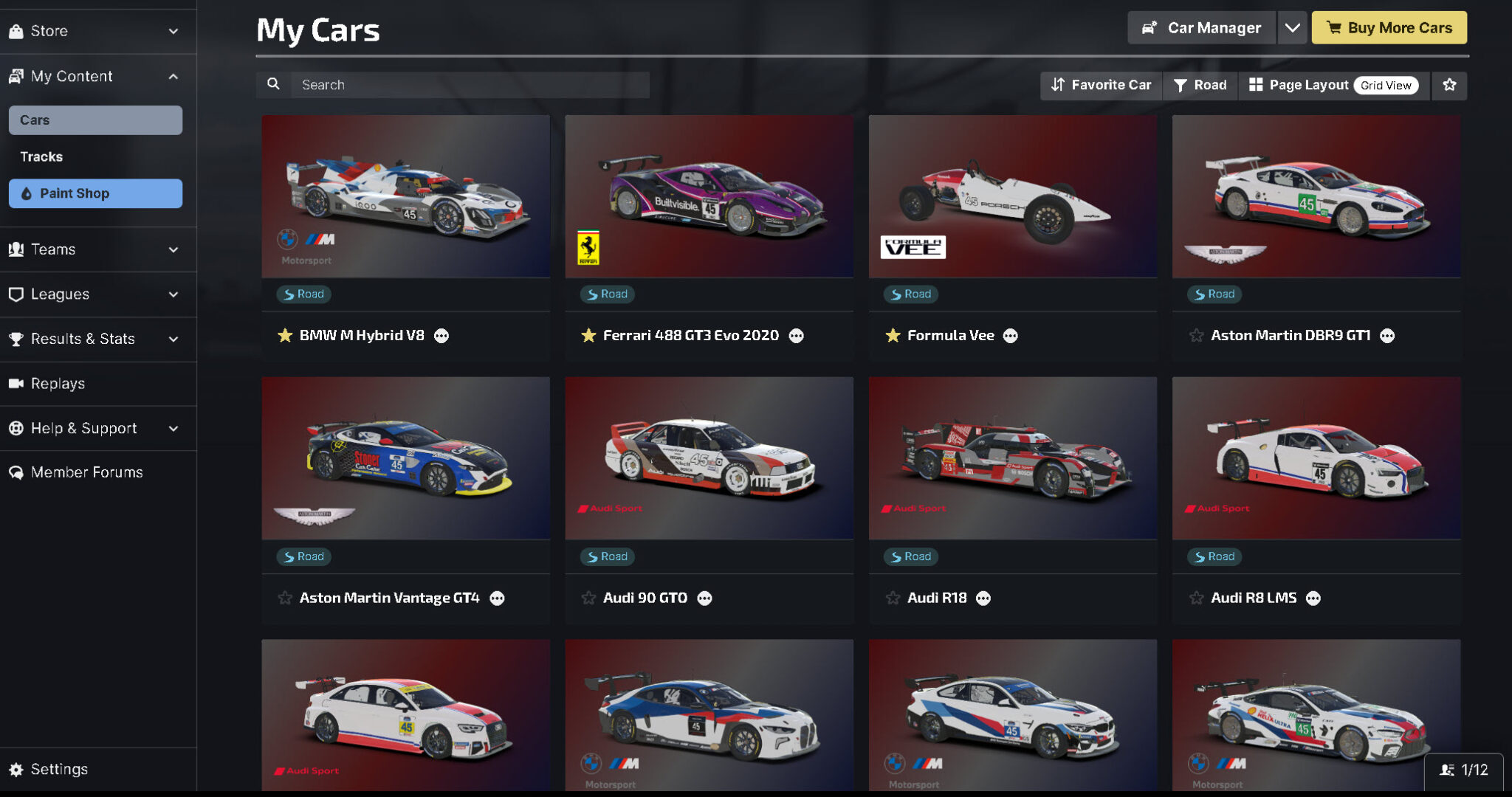1512x797 pixels.
Task: Unfavorite the BMW M Hybrid V8
Action: [283, 335]
